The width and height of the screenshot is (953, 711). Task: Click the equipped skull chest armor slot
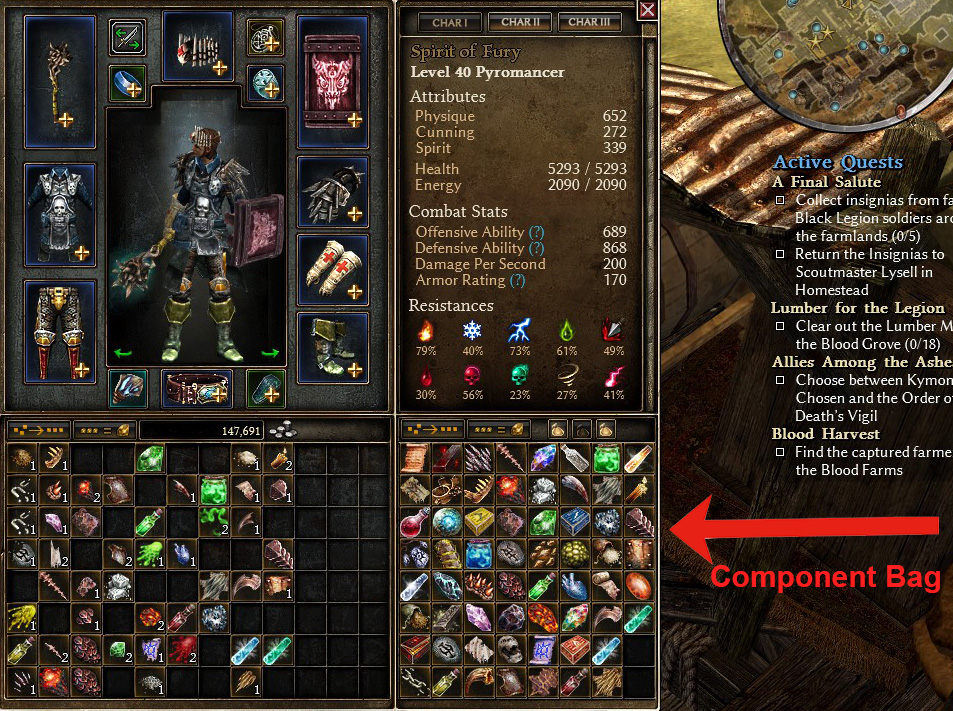coord(60,212)
